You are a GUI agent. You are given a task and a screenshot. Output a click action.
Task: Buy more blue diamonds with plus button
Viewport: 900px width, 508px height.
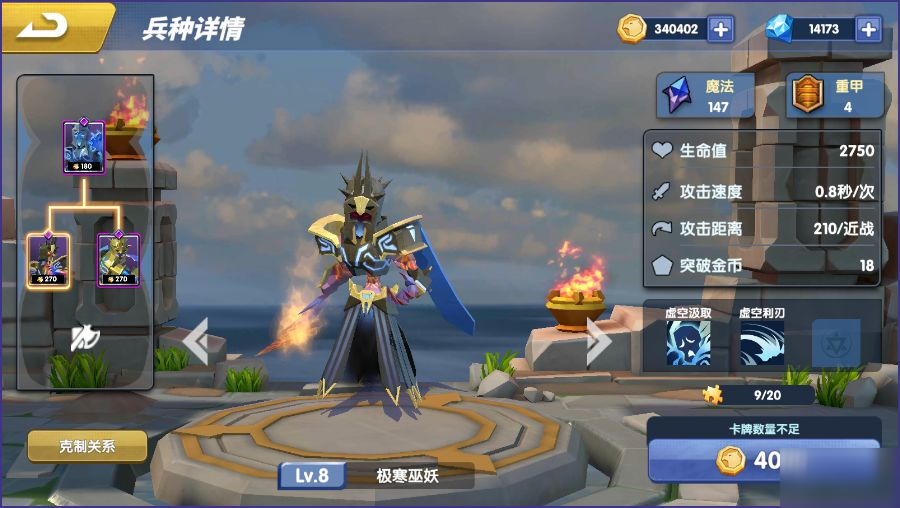click(868, 29)
